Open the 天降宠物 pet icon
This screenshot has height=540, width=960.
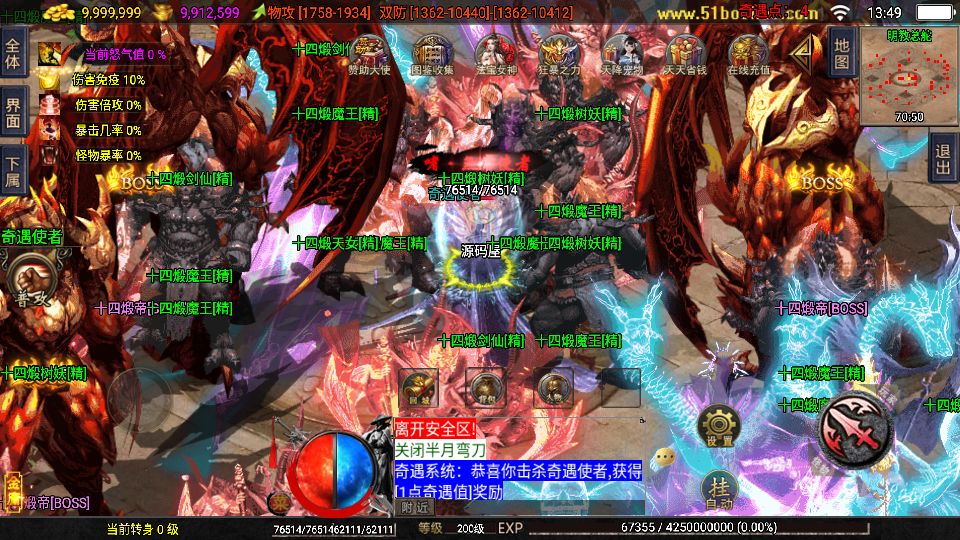pos(622,53)
